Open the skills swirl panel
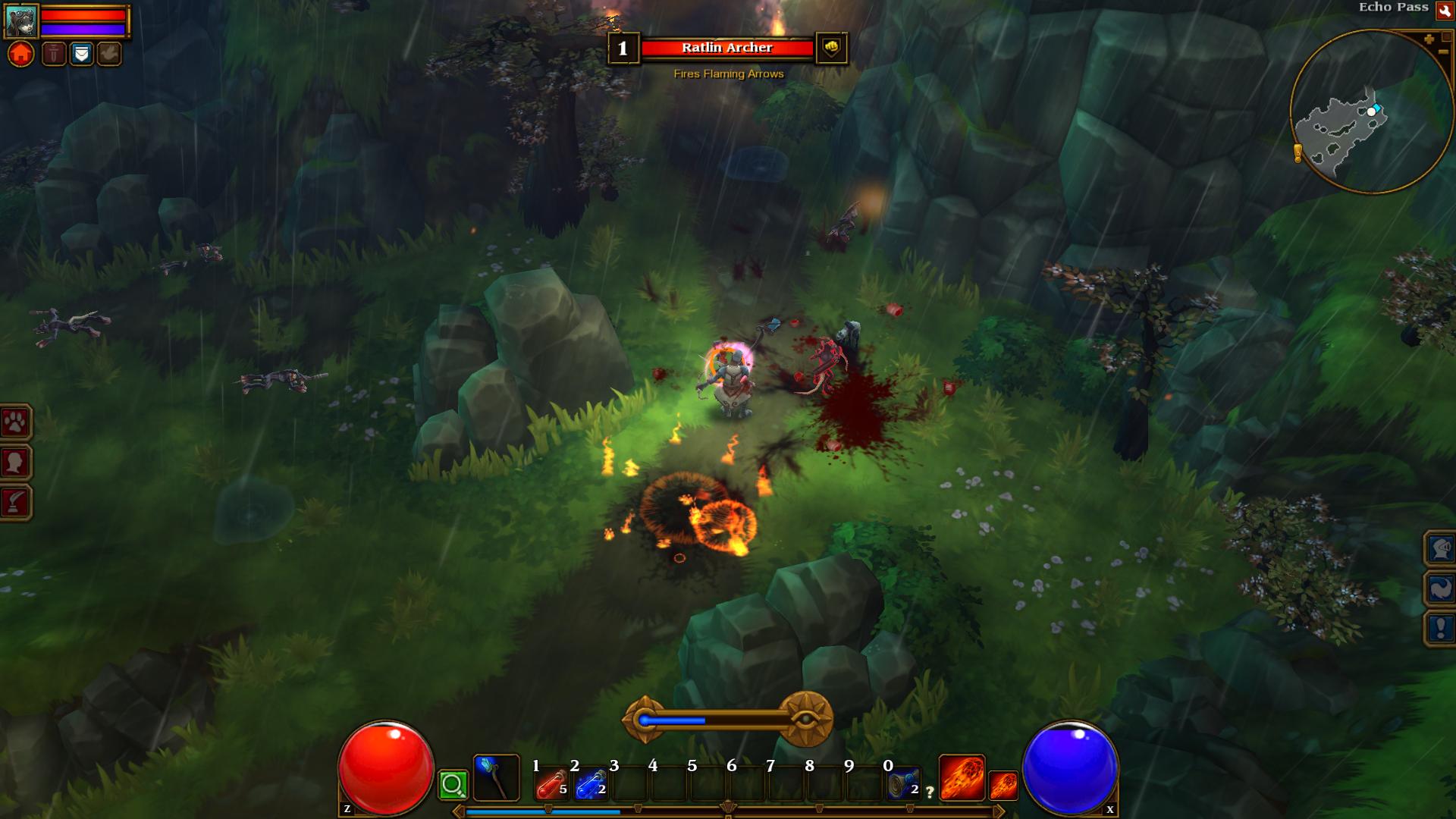1456x819 pixels. pyautogui.click(x=1440, y=588)
